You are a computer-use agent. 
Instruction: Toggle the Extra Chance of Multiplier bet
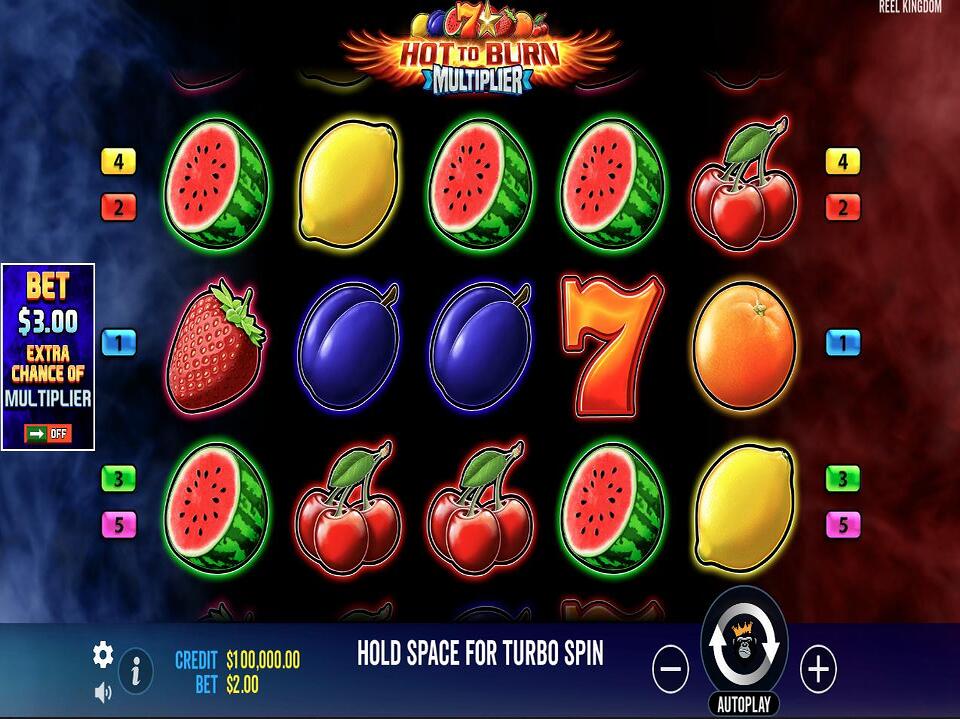click(x=48, y=433)
